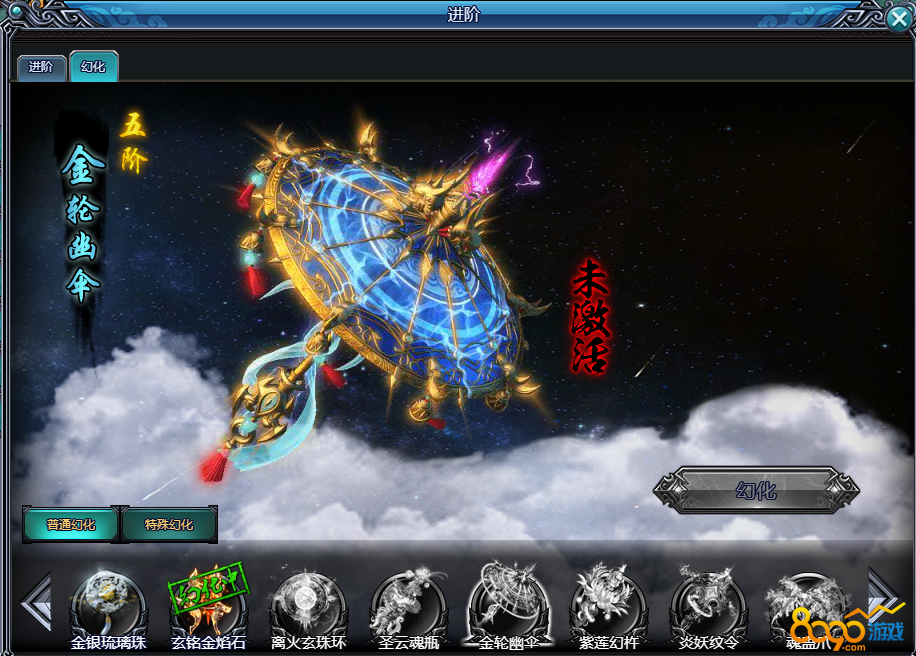This screenshot has height=656, width=916.
Task: Choose the 离火玄珠环 icon
Action: click(x=307, y=602)
